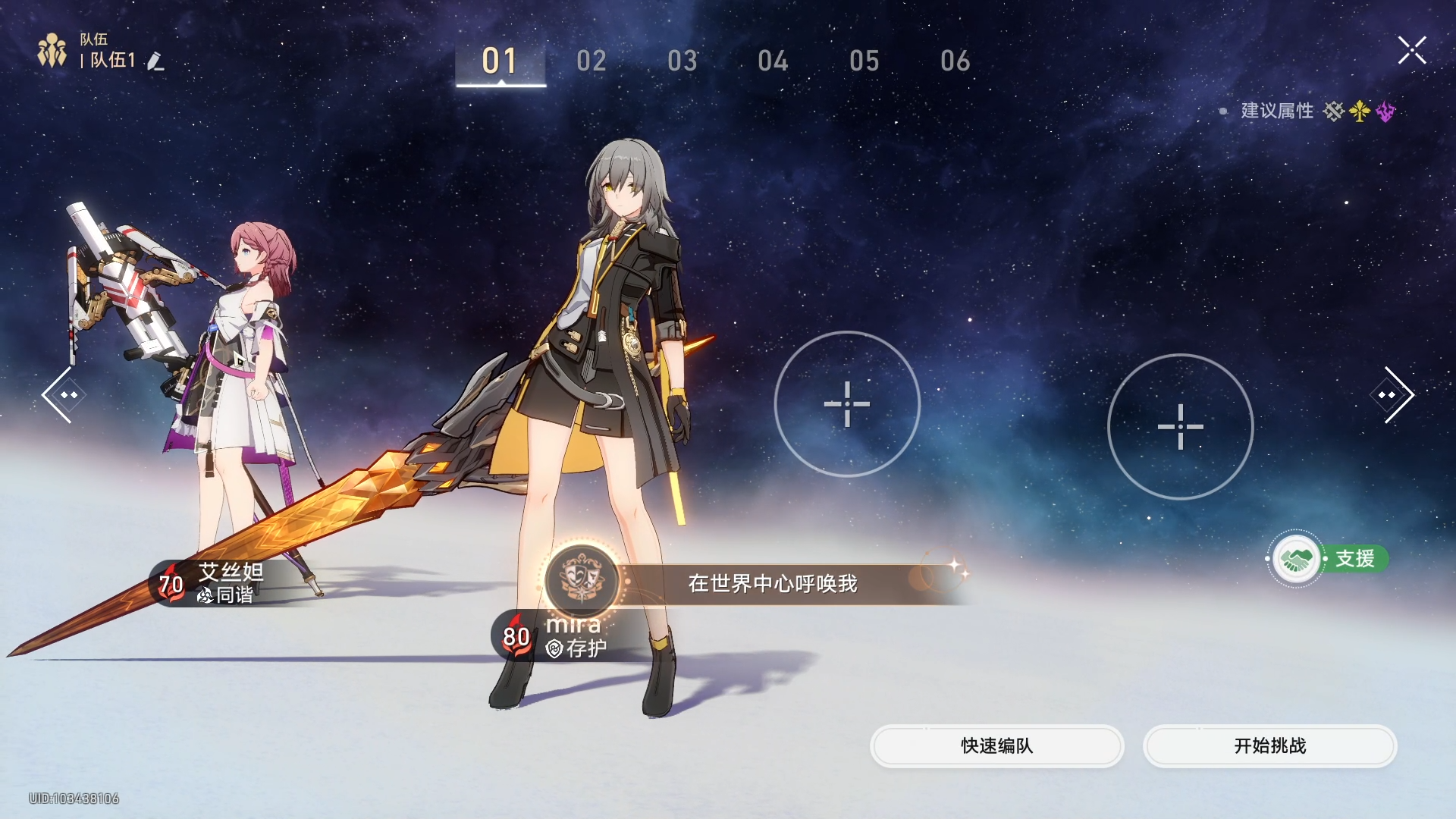1456x819 pixels.
Task: Click the empty fourth team slot crosshair
Action: pos(1180,426)
